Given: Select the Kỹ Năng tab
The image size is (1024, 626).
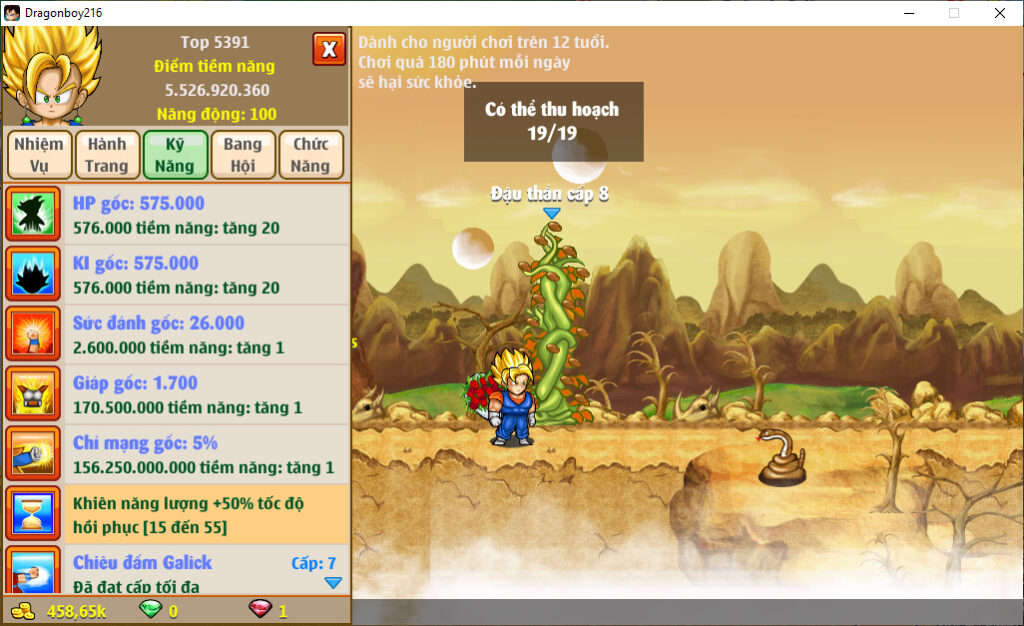Looking at the screenshot, I should pos(175,155).
